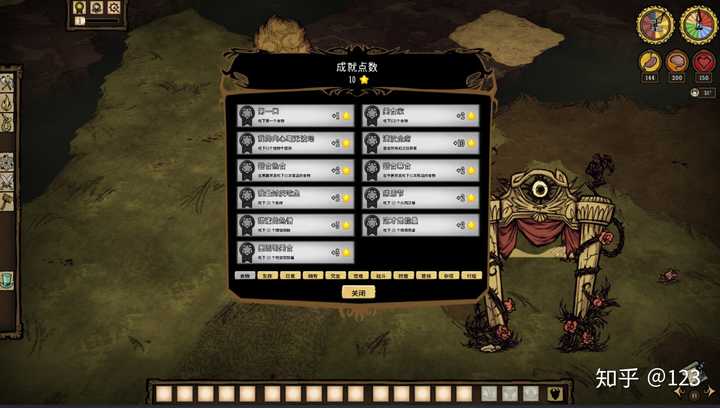Close the achievement points panel with 关闭

358,293
